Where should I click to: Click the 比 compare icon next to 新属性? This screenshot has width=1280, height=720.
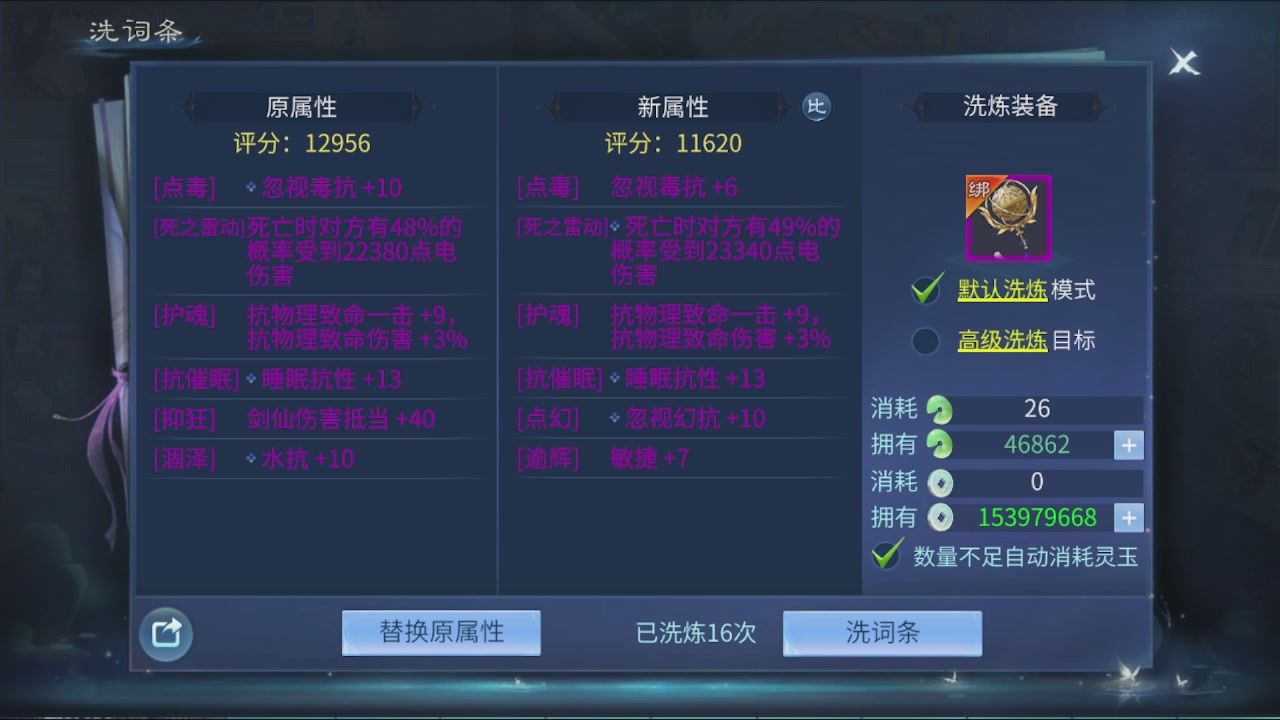tap(816, 107)
